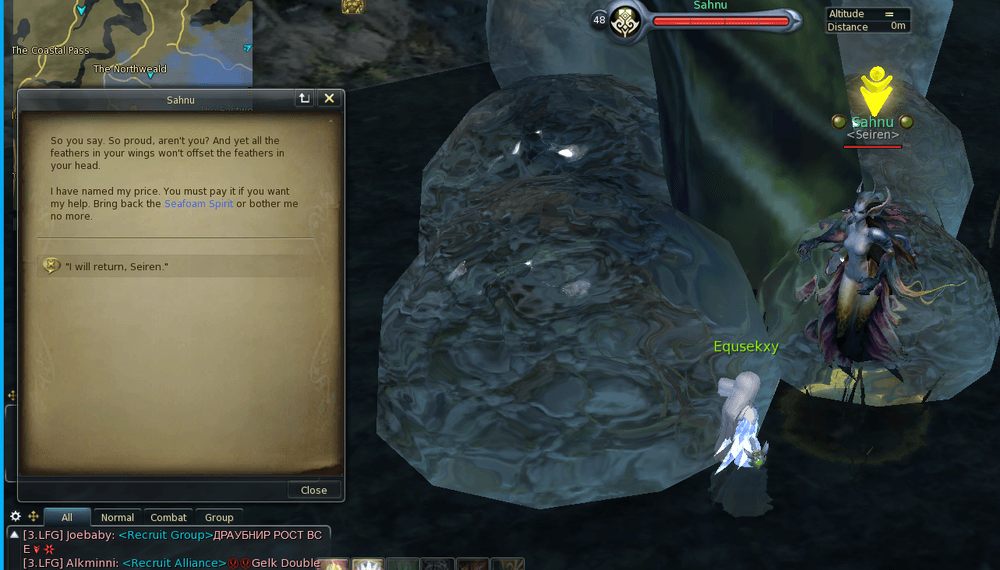Select Sahnu's target portrait icon
This screenshot has width=1000, height=570.
627,21
